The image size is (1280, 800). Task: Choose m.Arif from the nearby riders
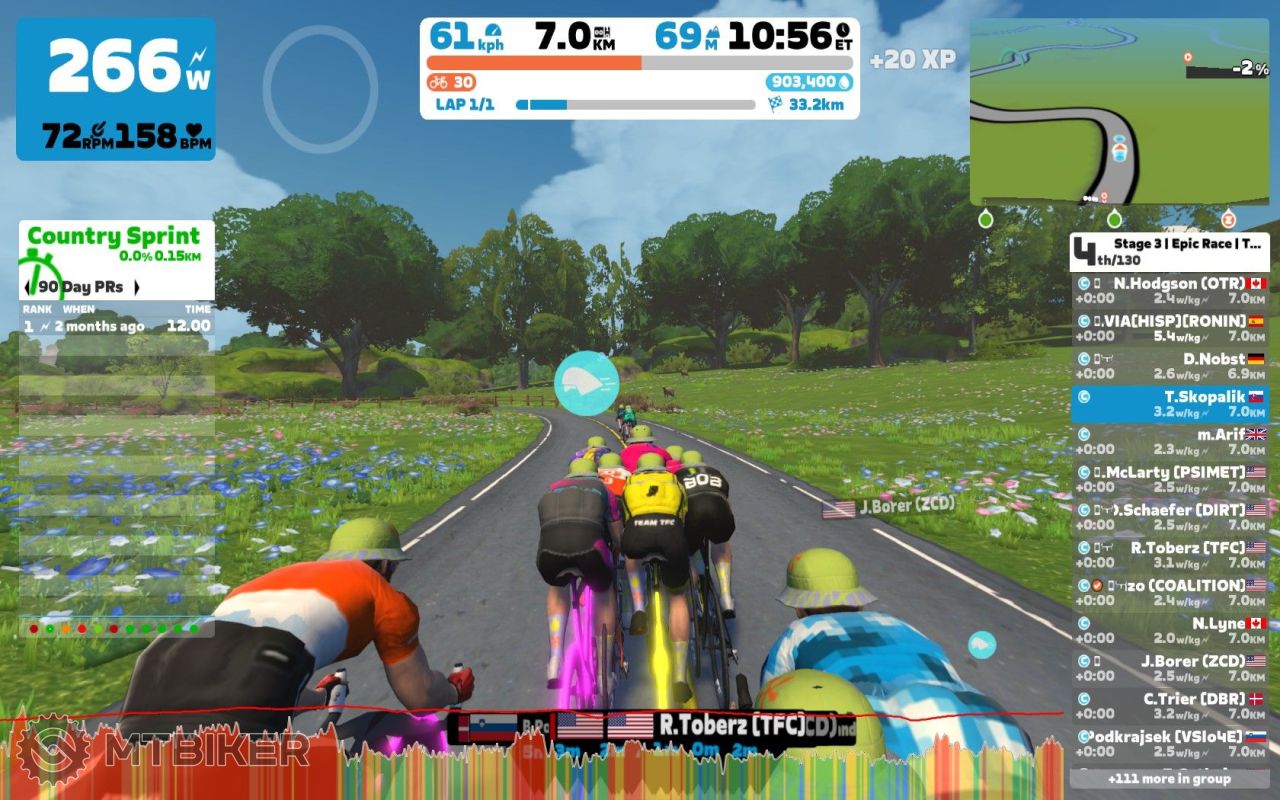point(1169,442)
